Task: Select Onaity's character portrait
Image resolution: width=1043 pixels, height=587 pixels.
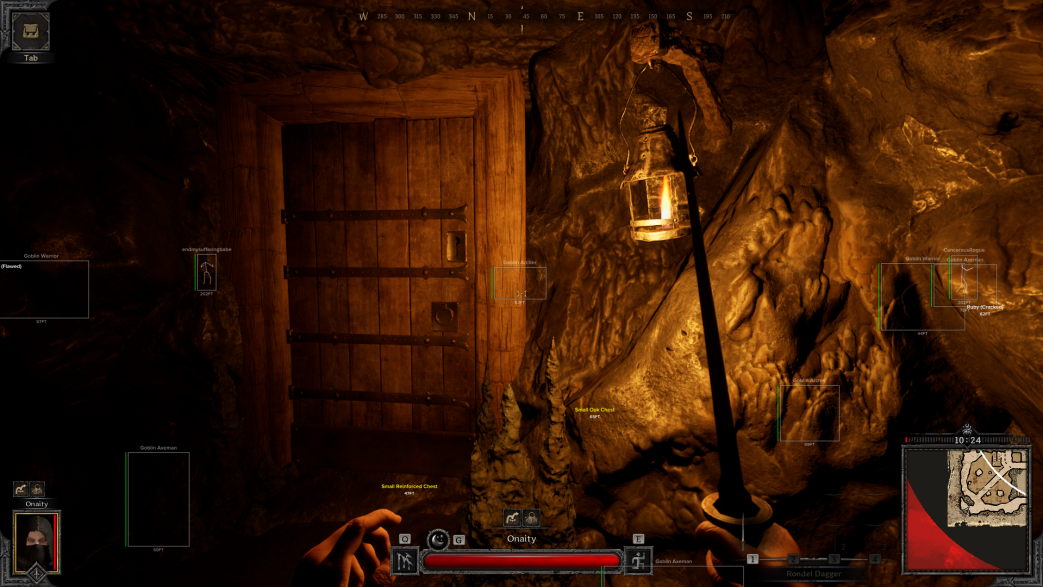Action: click(37, 540)
